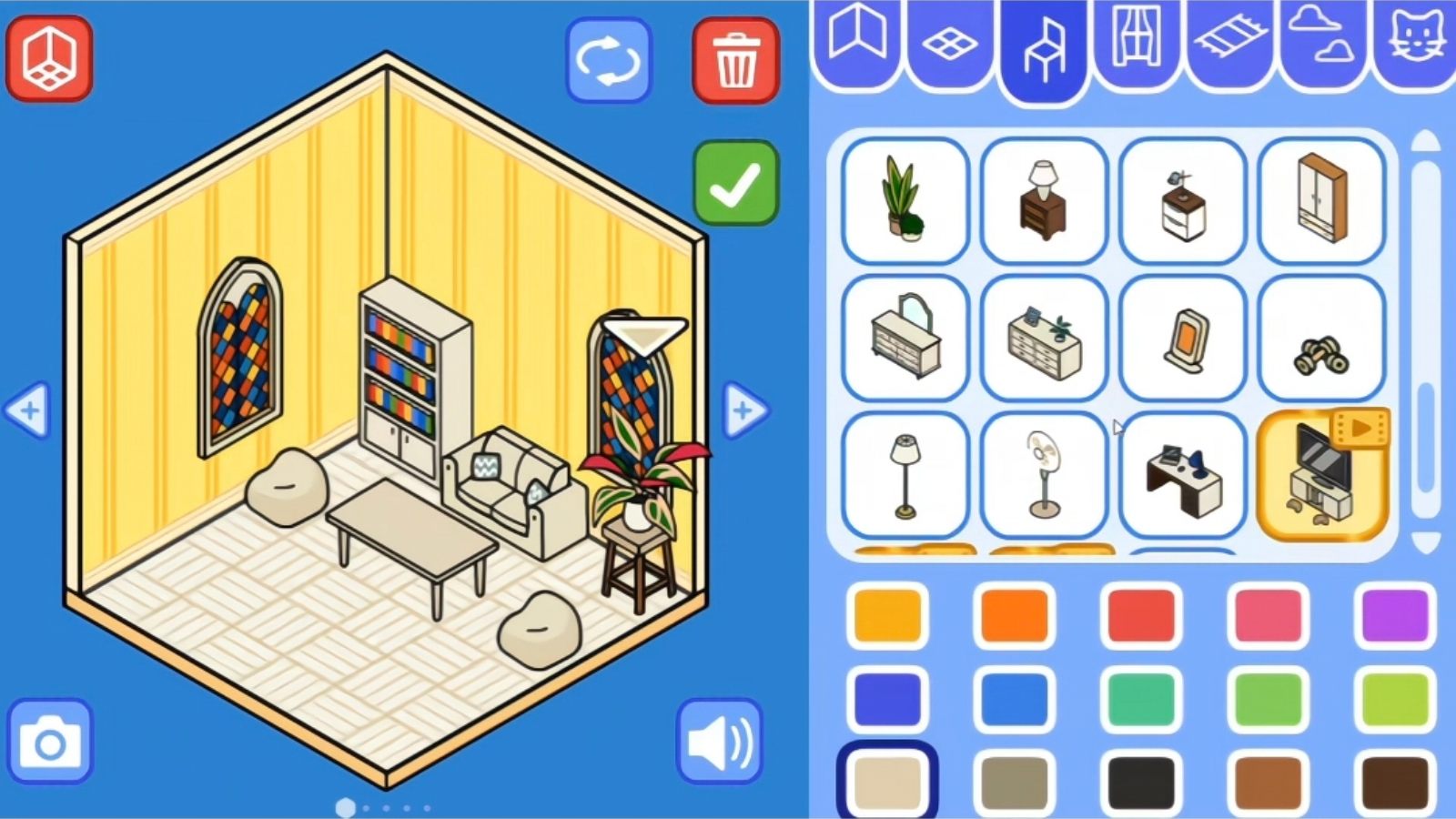Select the bedside lamp furniture item

(x=1043, y=201)
